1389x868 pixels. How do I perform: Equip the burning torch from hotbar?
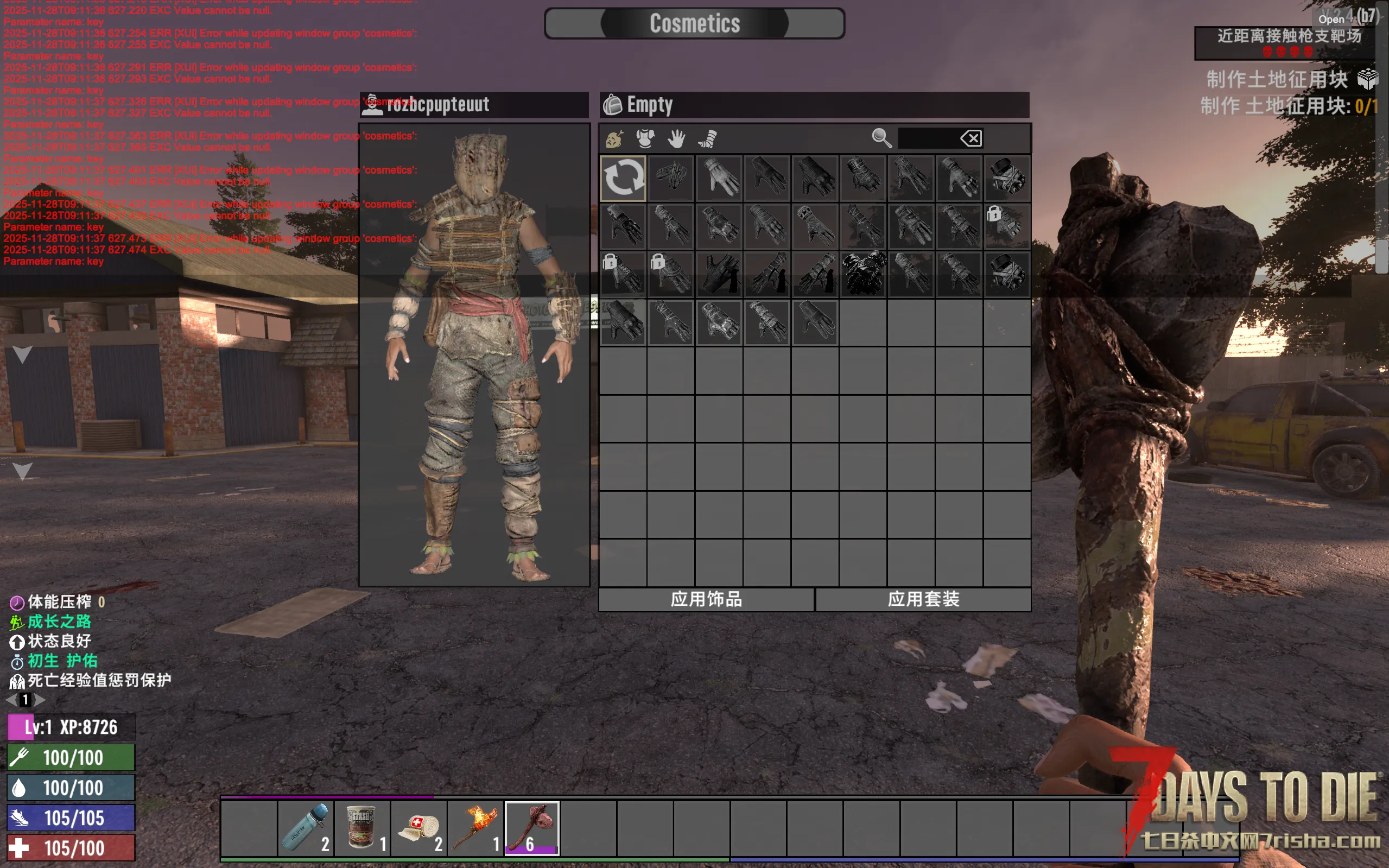475,828
